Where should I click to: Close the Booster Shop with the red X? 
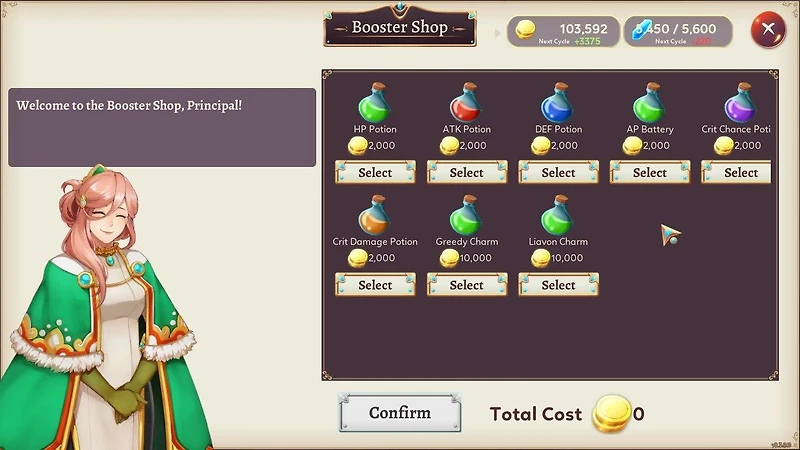[768, 29]
